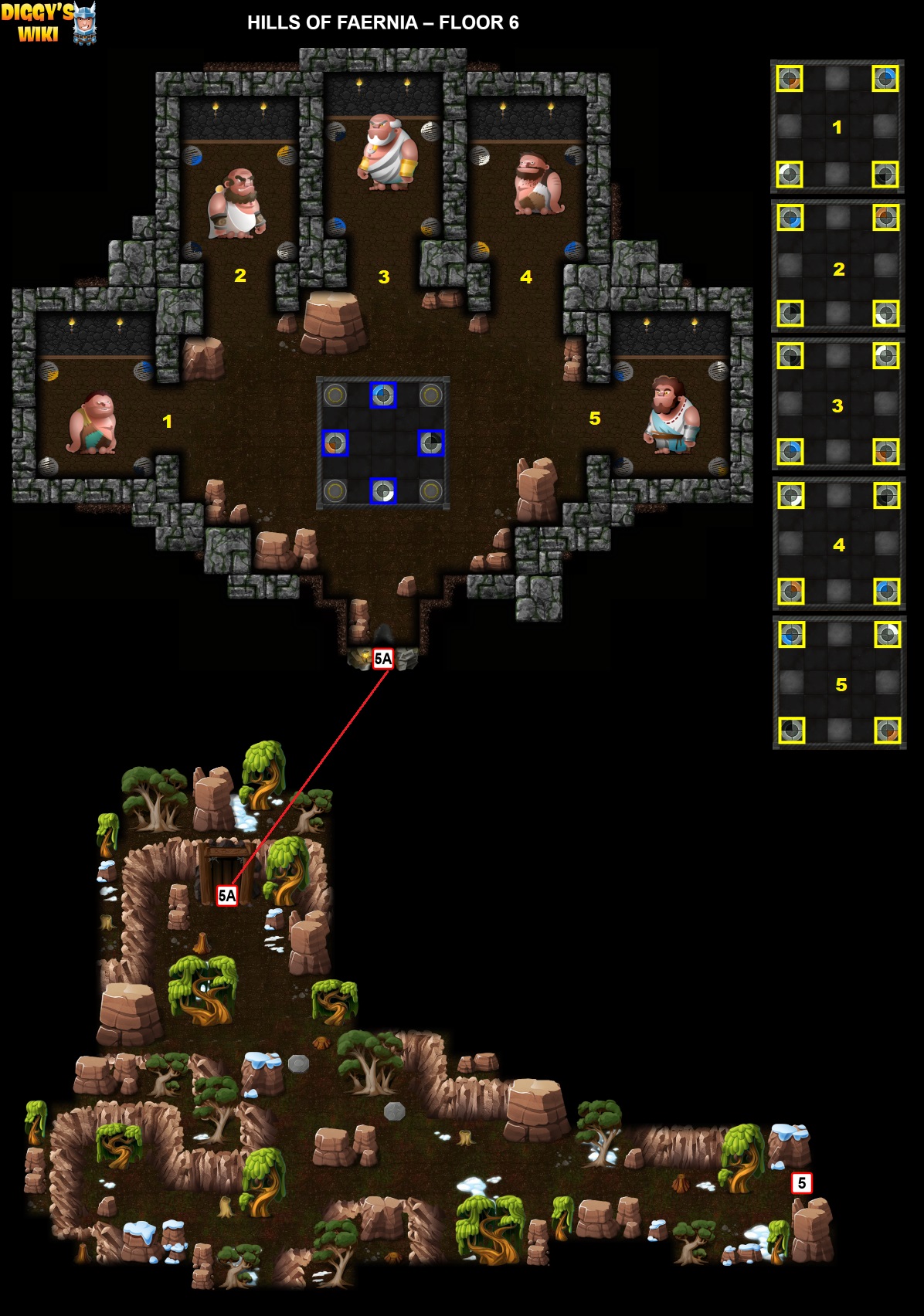Click the red-boxed 5 marker in the forest
This screenshot has height=1316, width=924.
click(802, 1182)
